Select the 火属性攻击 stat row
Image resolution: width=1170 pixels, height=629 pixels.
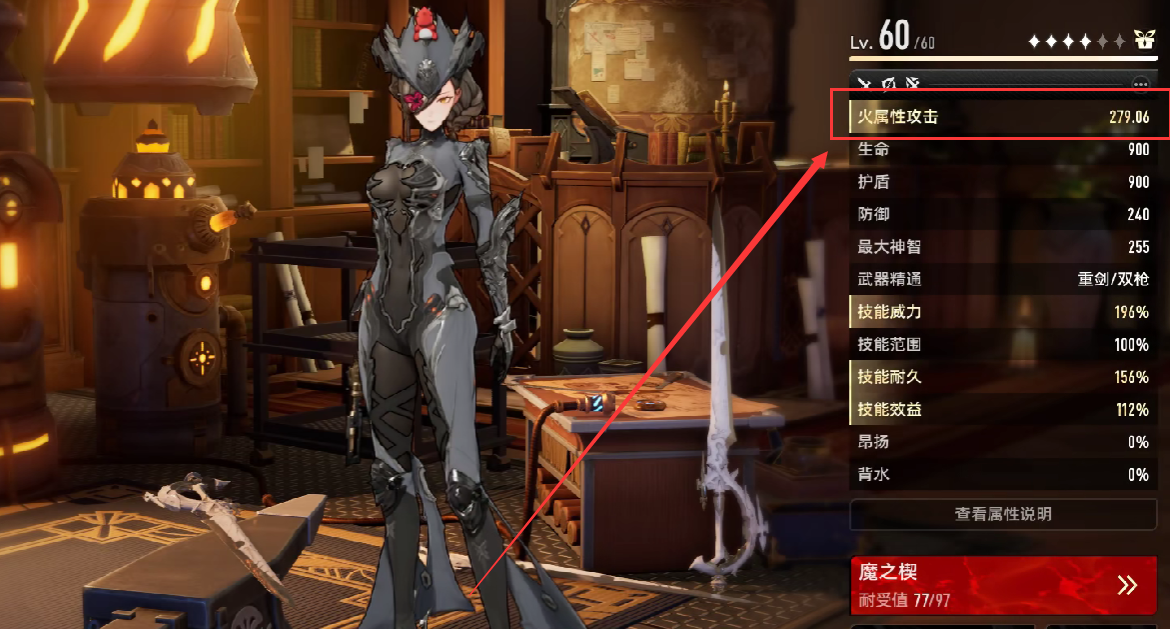coord(1003,117)
